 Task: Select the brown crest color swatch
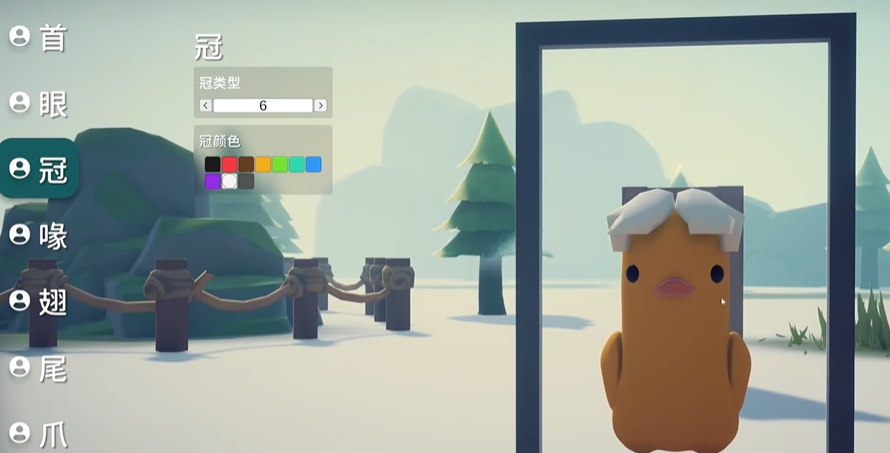pyautogui.click(x=246, y=164)
